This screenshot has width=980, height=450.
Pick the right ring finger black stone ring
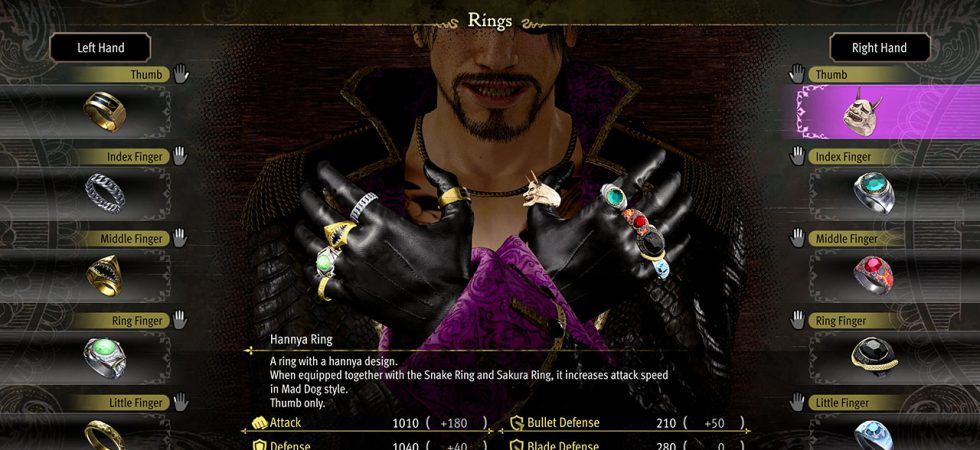point(872,356)
